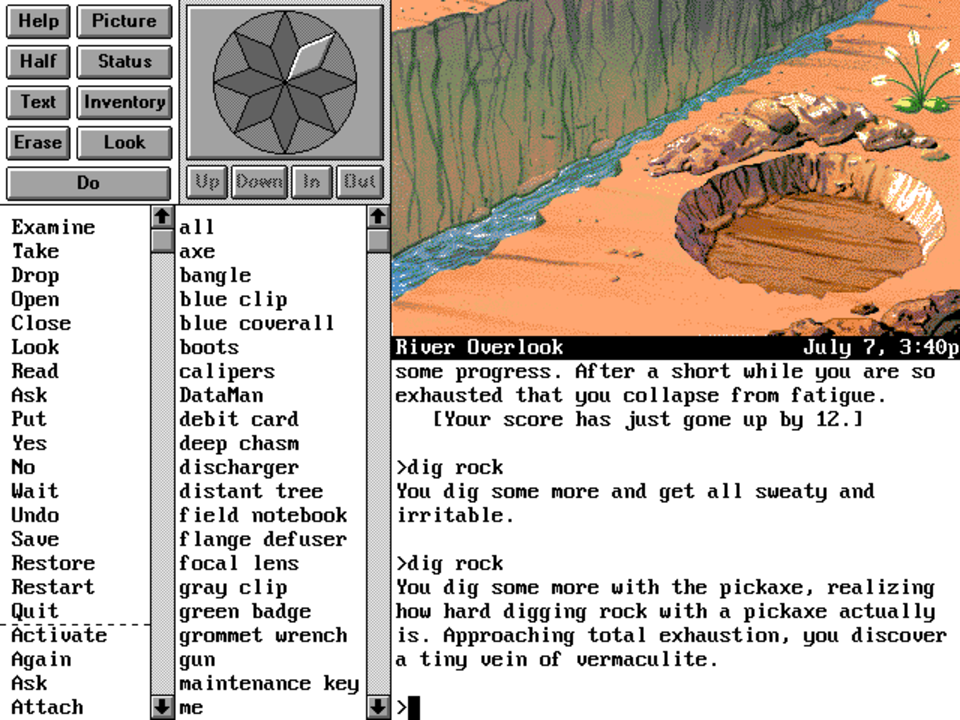The height and width of the screenshot is (720, 960).
Task: Show the Status screen
Action: tap(124, 61)
